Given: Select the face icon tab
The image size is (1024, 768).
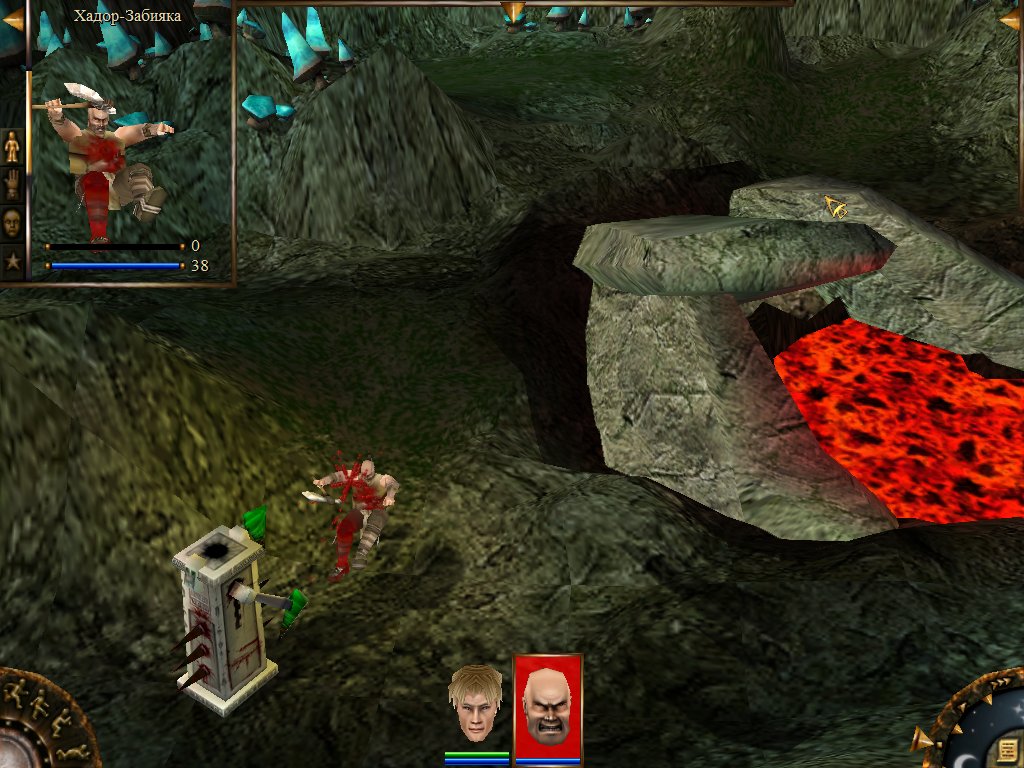Looking at the screenshot, I should (12, 221).
